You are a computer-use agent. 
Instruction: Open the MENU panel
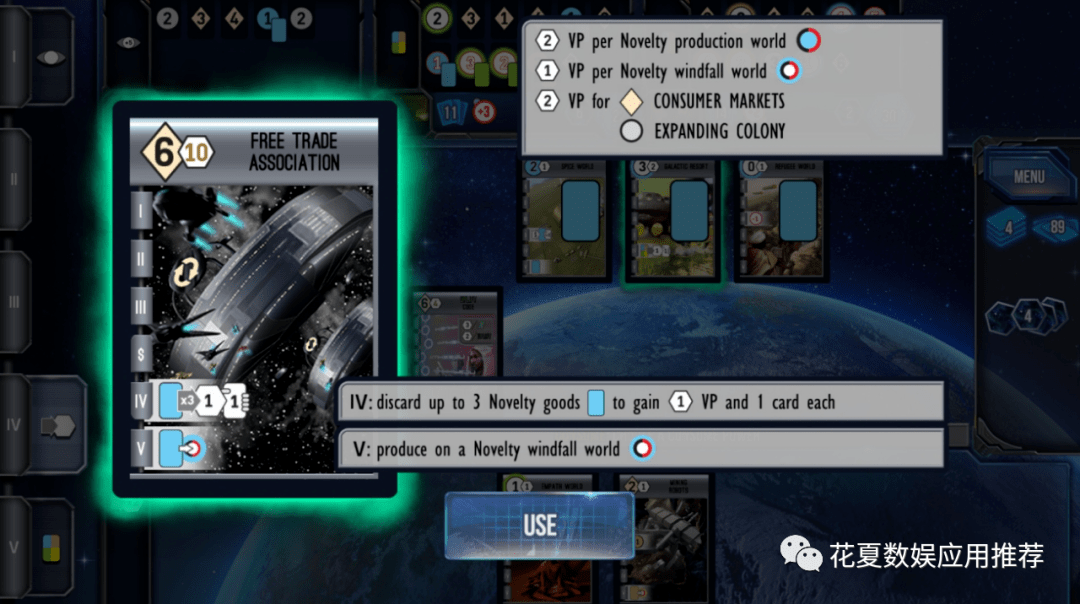coord(1028,177)
